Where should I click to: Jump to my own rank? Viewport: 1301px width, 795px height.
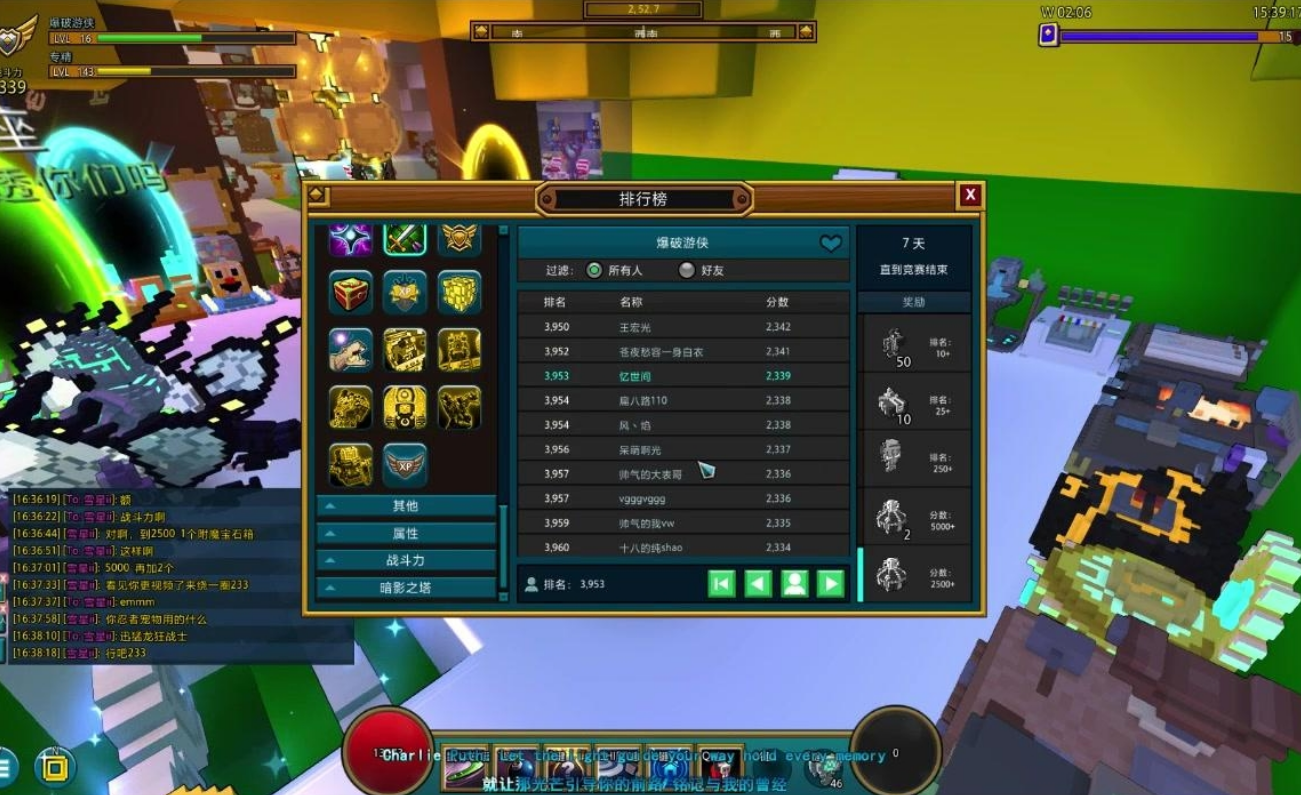(x=795, y=584)
